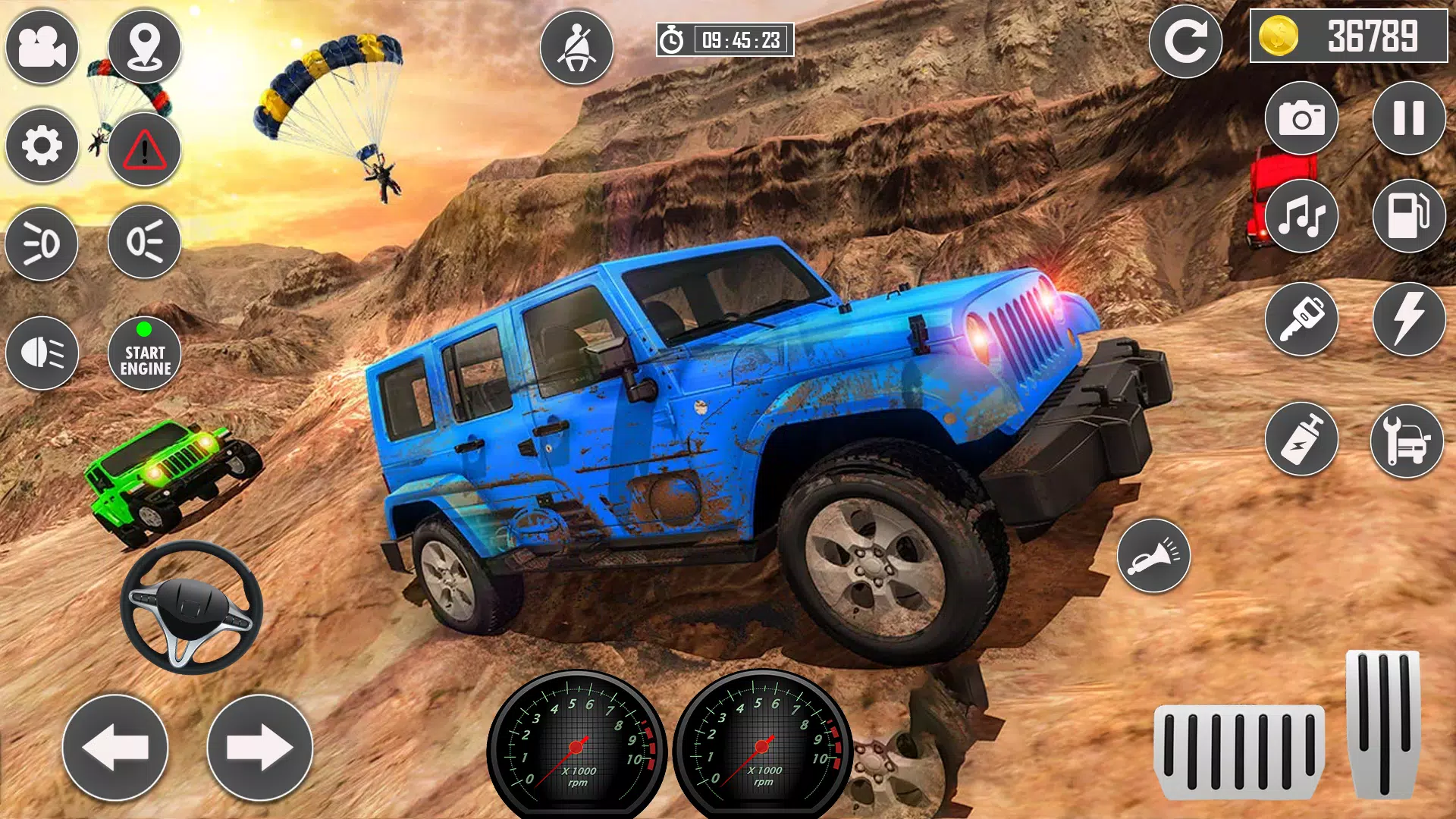Pause the game

coord(1409,118)
